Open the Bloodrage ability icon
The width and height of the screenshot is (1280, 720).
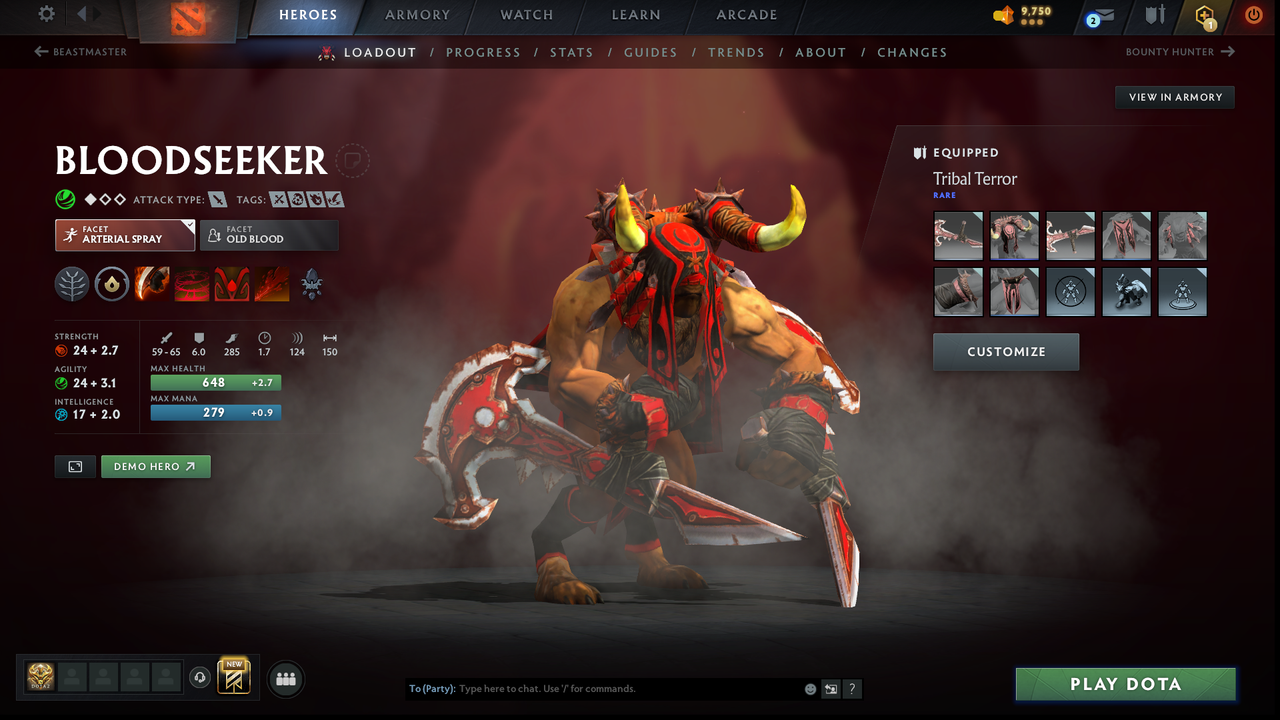[x=152, y=283]
